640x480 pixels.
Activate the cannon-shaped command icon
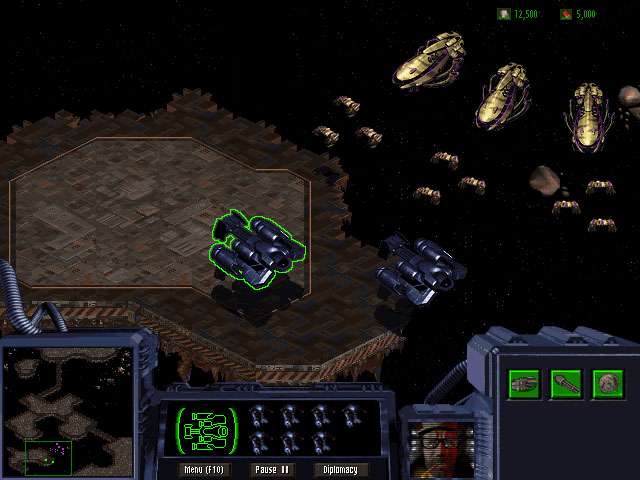coord(566,383)
